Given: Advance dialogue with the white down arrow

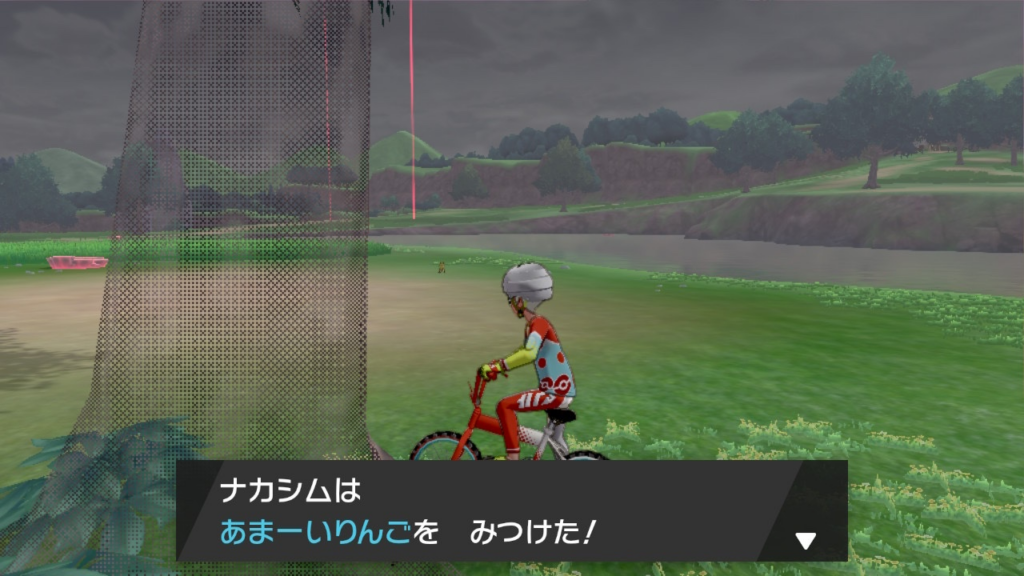Looking at the screenshot, I should coord(805,541).
